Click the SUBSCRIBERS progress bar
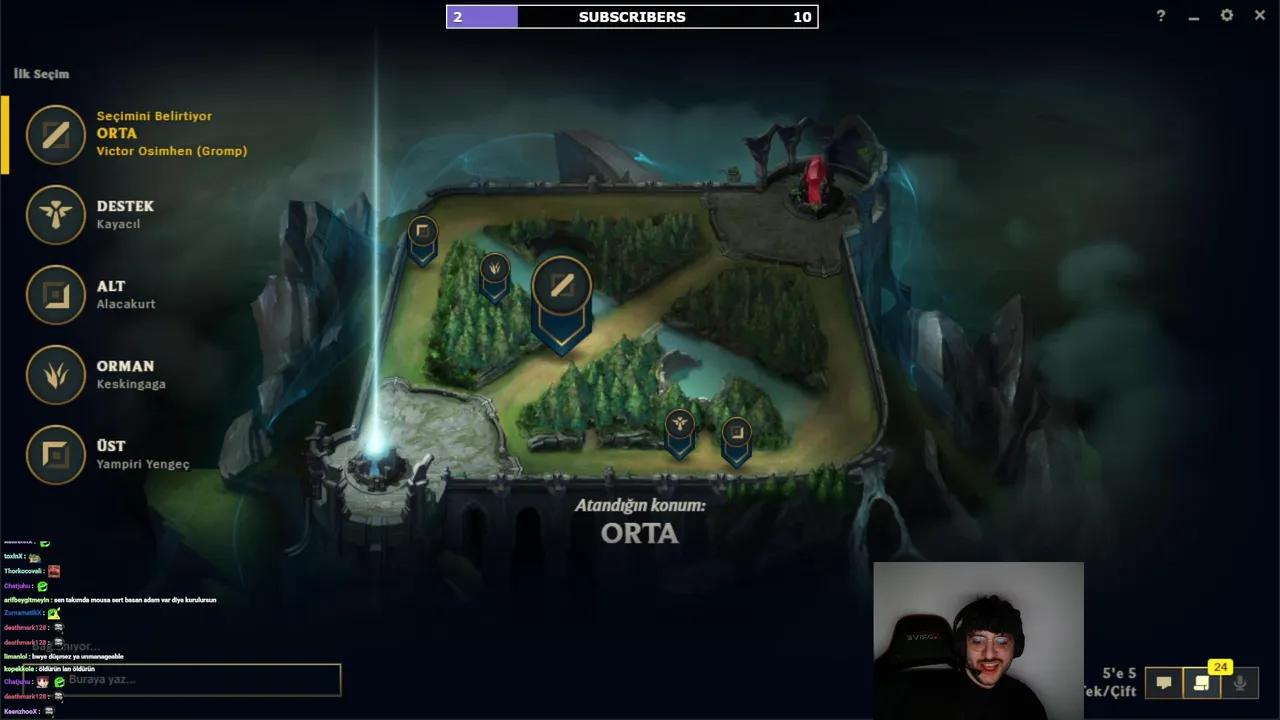This screenshot has width=1280, height=720. [x=632, y=16]
